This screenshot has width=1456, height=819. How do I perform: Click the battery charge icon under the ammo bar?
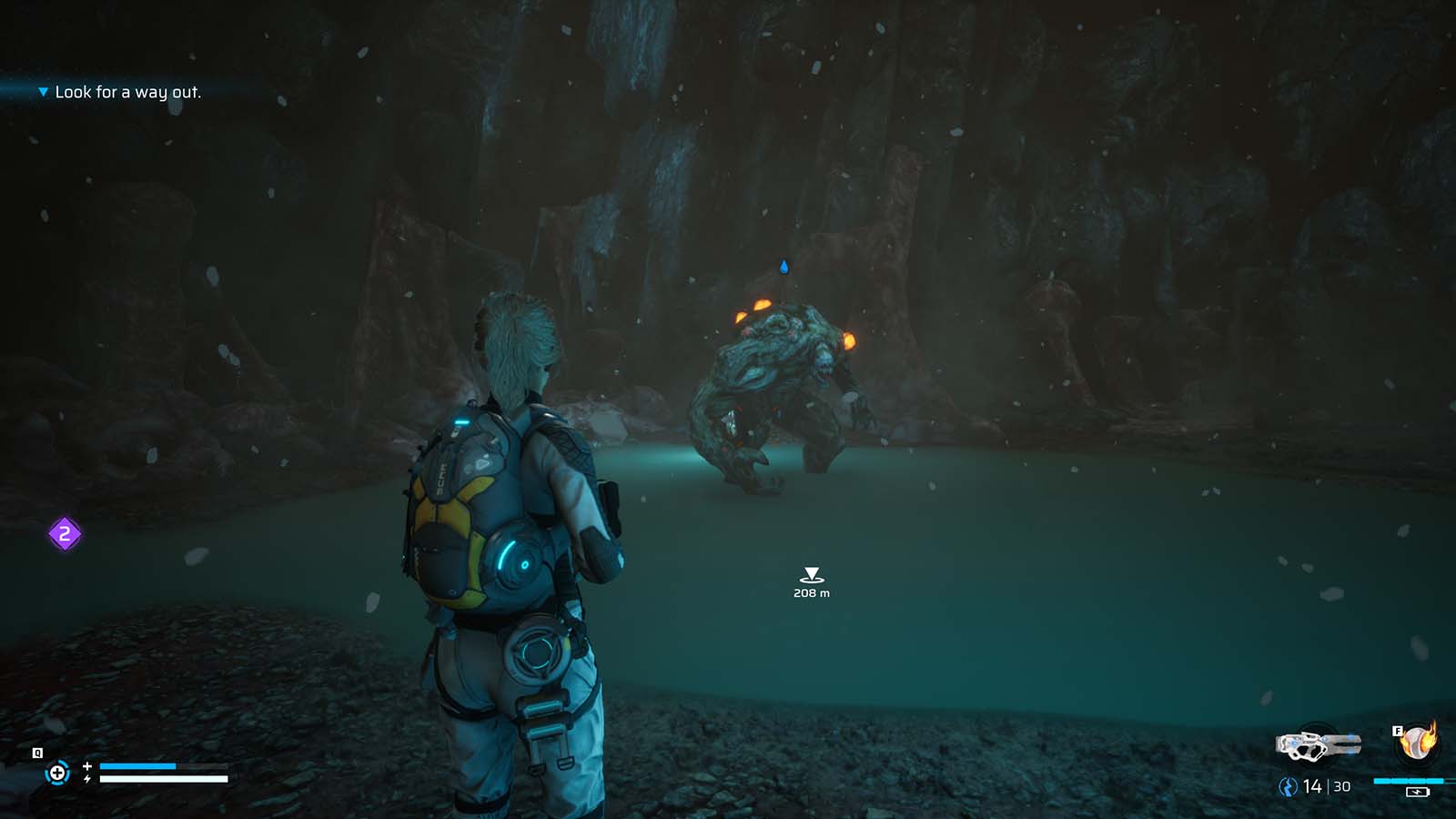[x=1418, y=793]
